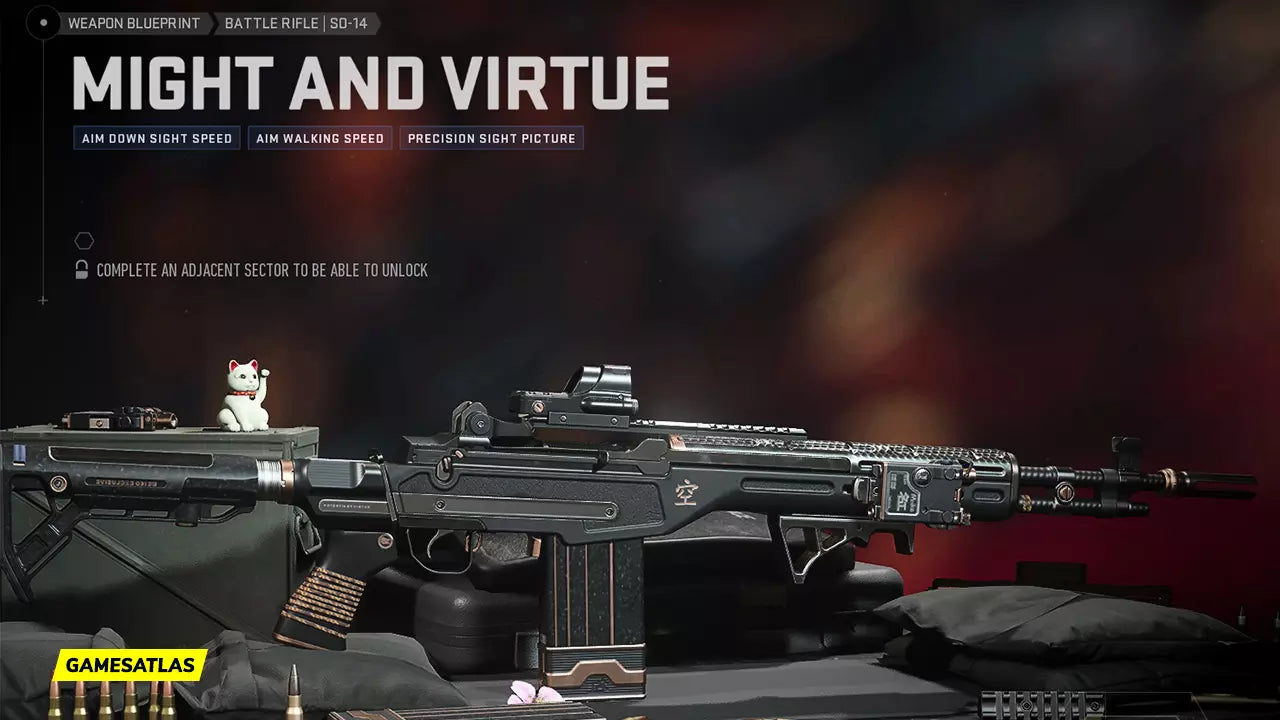
Task: Open the GamesAtlas watermark logo
Action: [x=130, y=665]
